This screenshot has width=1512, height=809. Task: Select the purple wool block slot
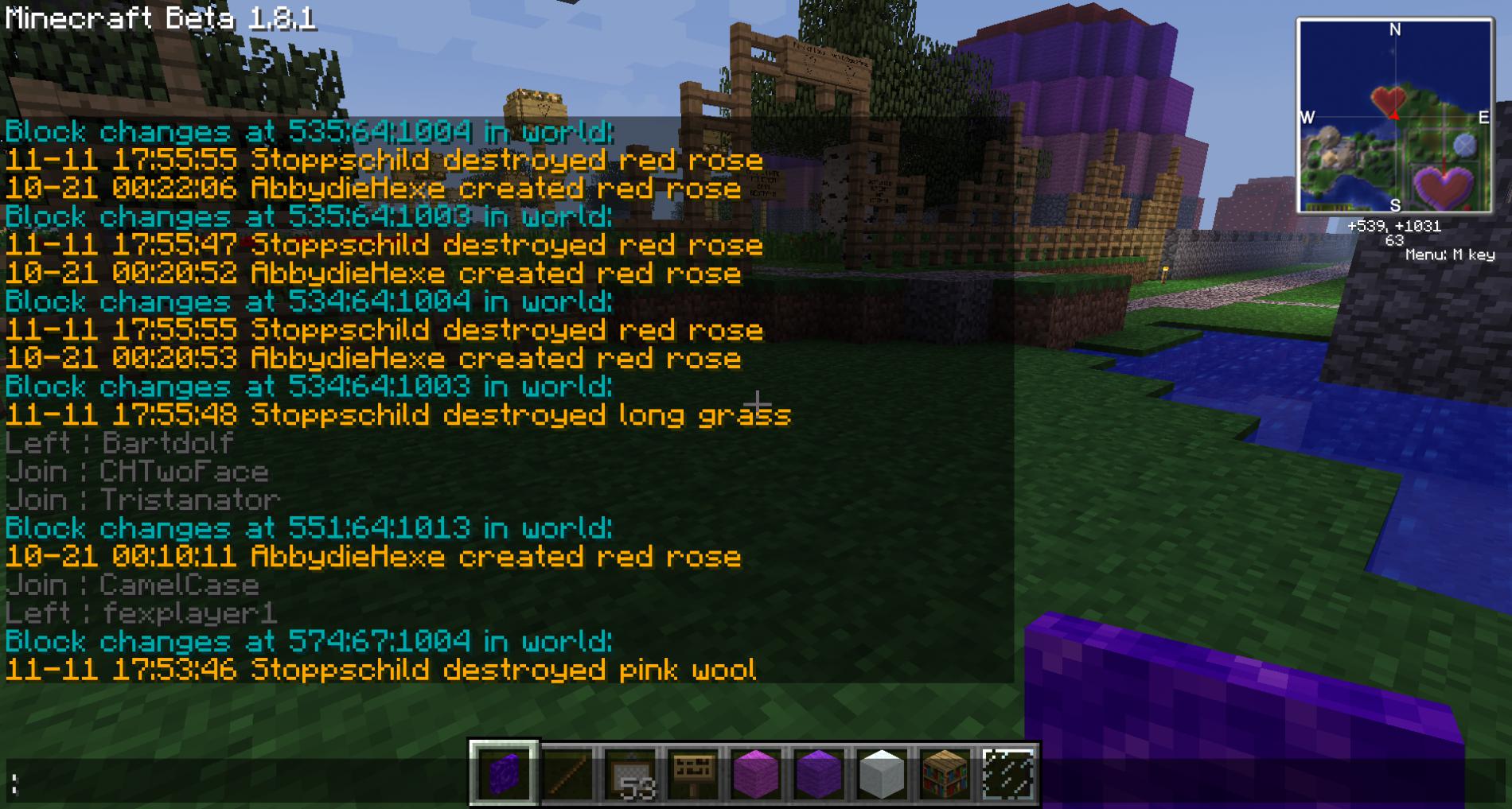point(819,773)
